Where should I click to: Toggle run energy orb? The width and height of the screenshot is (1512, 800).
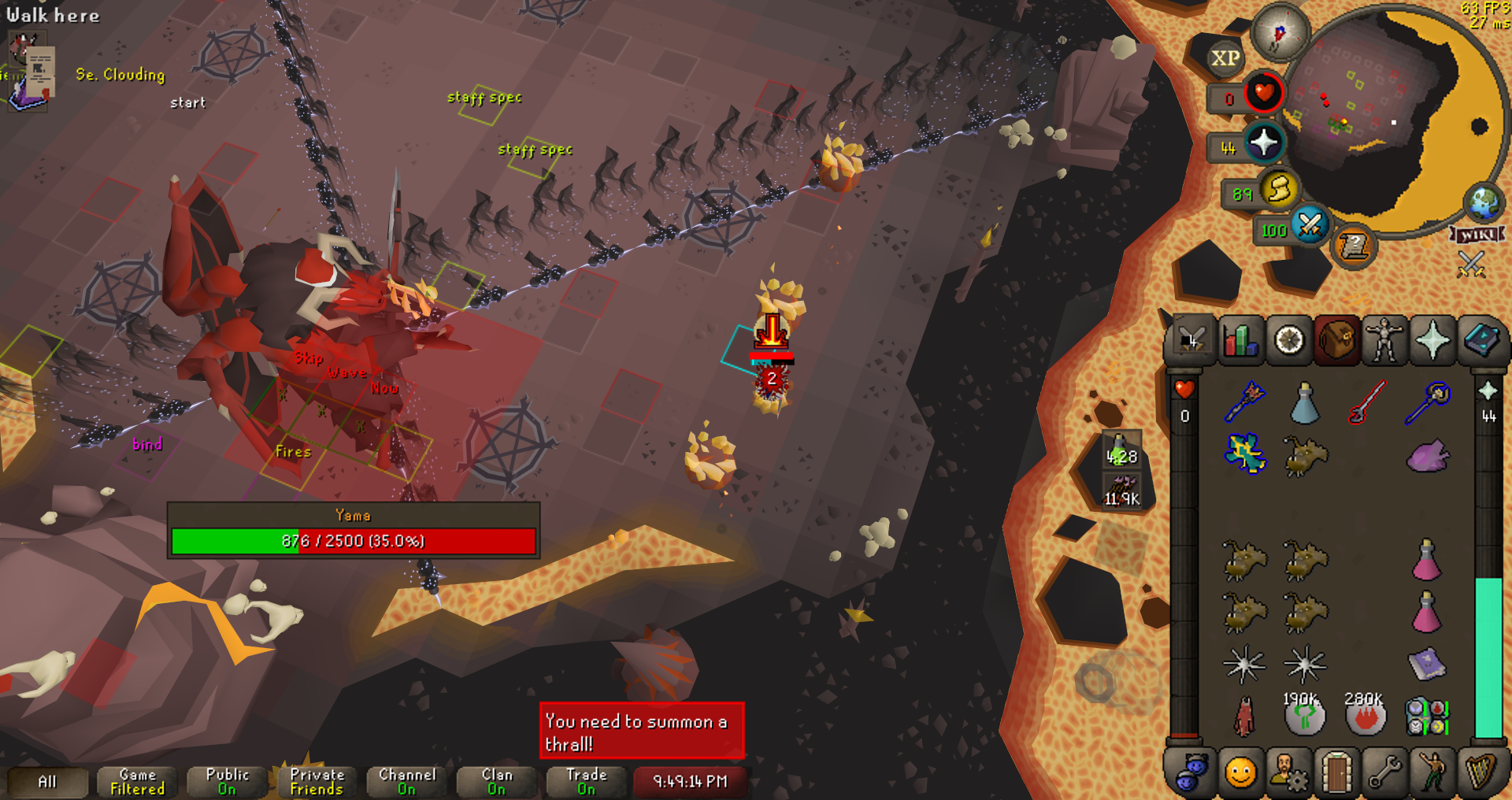pos(1279,190)
